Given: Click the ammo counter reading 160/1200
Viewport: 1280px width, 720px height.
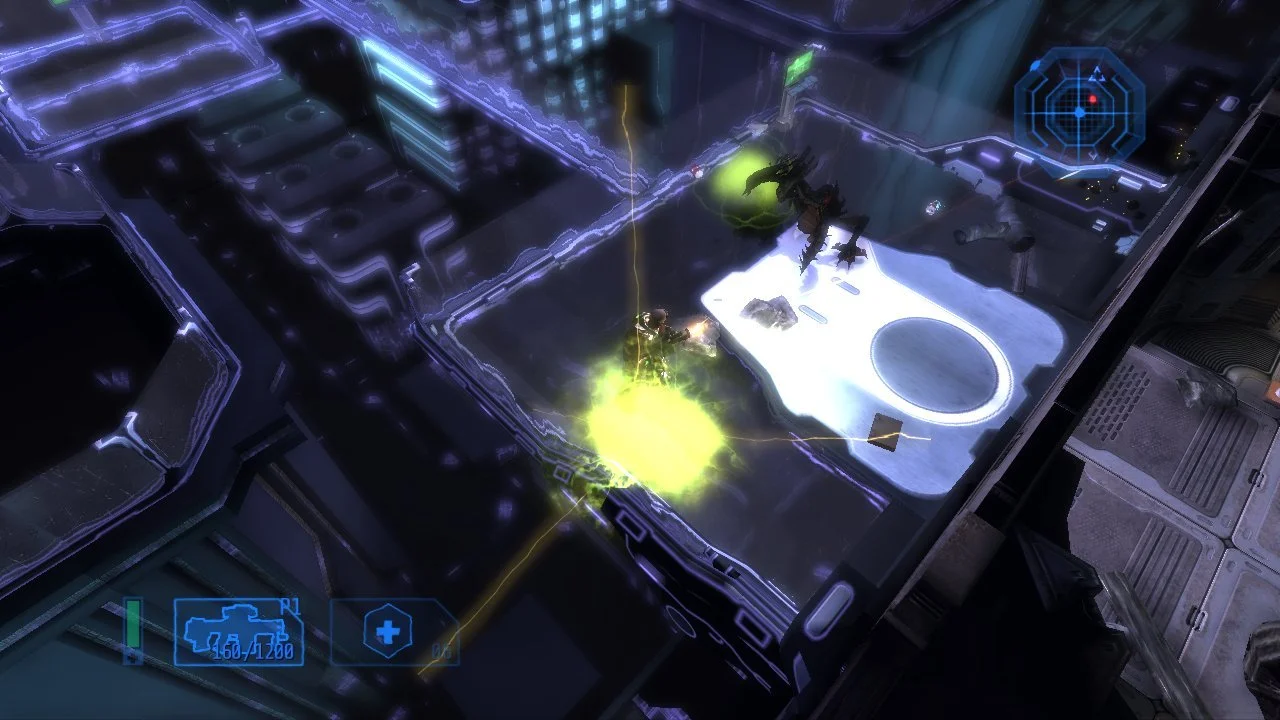Looking at the screenshot, I should [252, 651].
